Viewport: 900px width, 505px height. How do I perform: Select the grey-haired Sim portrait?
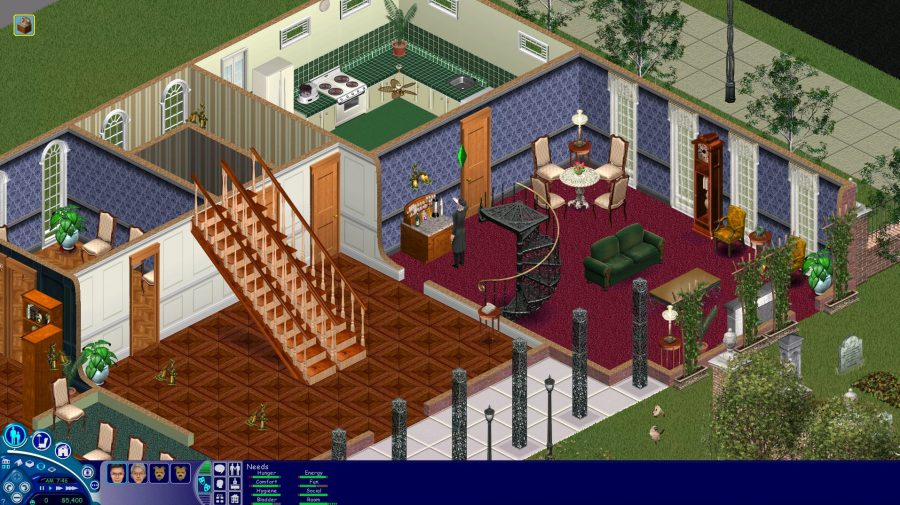point(138,473)
